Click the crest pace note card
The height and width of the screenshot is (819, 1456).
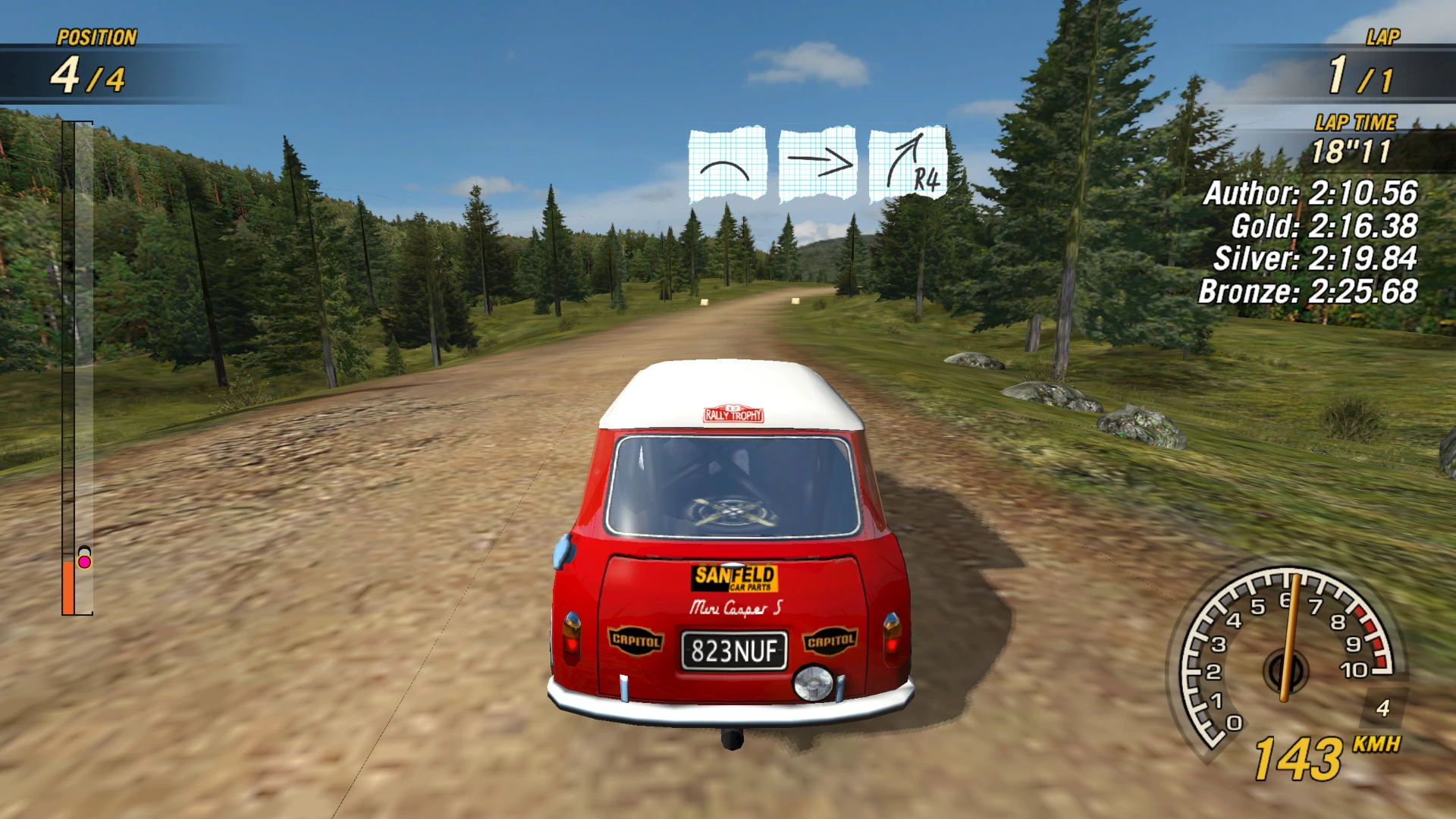pos(726,165)
